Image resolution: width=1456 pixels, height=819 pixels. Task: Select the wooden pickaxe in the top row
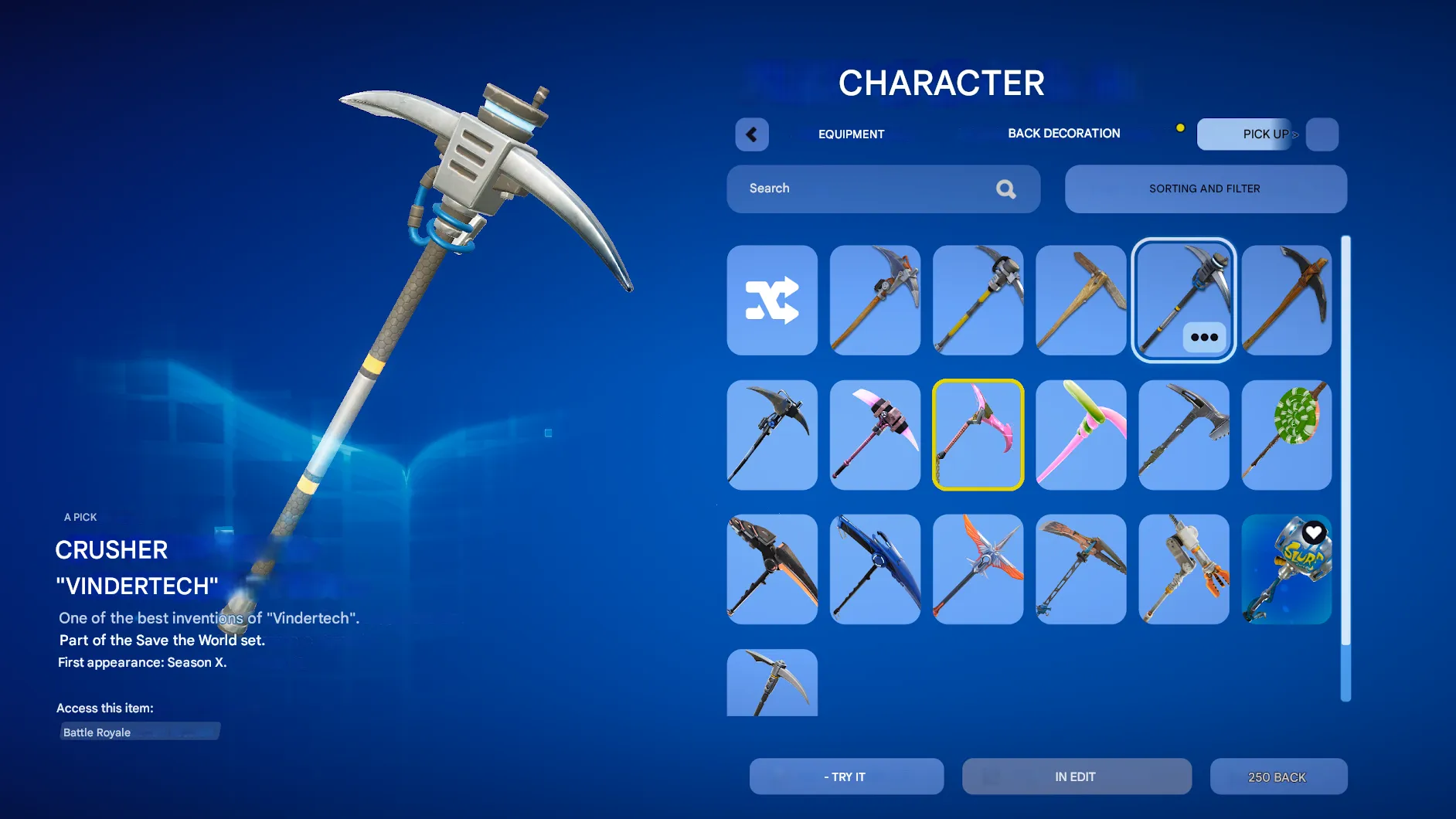1080,301
